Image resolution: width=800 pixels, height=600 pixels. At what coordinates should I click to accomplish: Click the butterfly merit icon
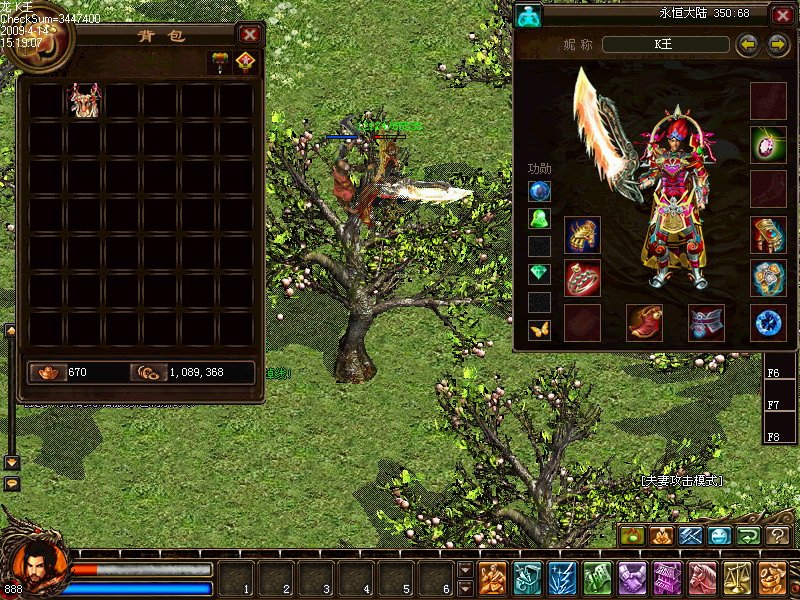click(540, 328)
